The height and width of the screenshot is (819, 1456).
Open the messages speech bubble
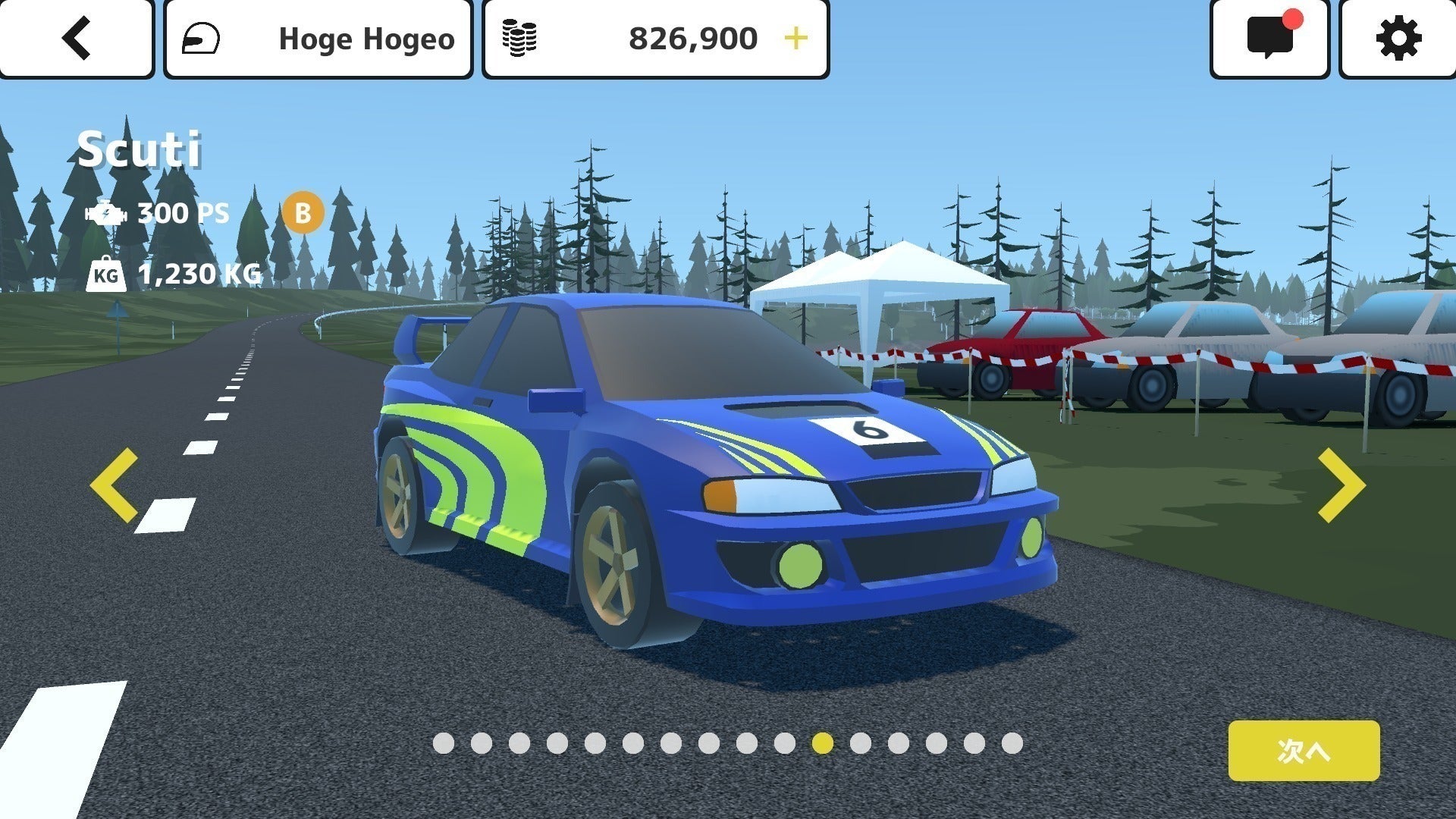(x=1270, y=38)
